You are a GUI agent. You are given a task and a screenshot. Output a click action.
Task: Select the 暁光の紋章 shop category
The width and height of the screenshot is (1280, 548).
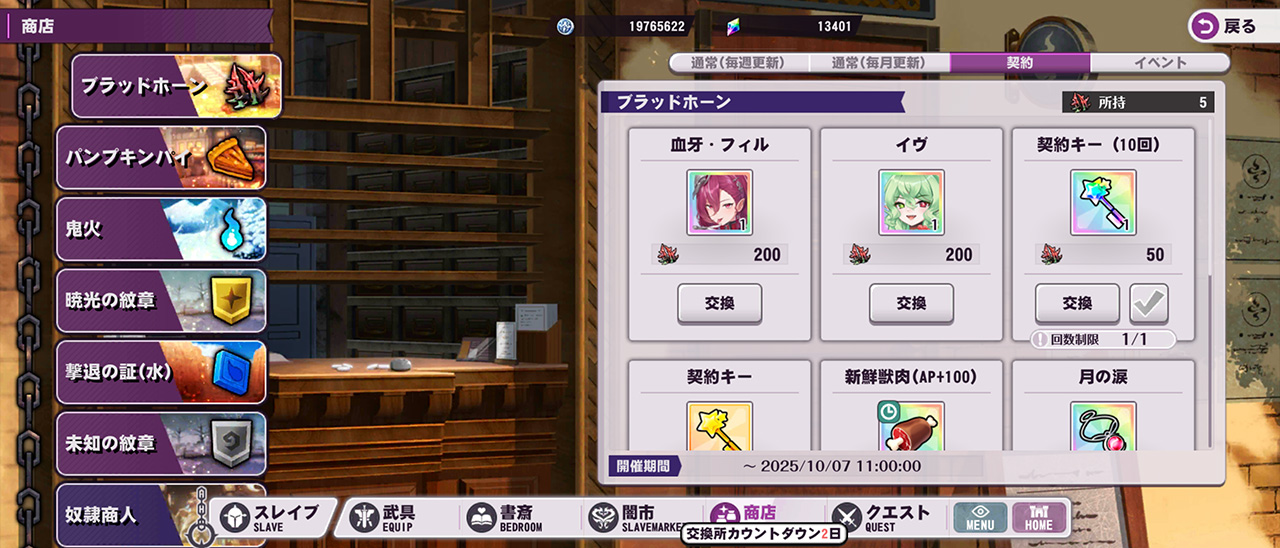(x=161, y=301)
